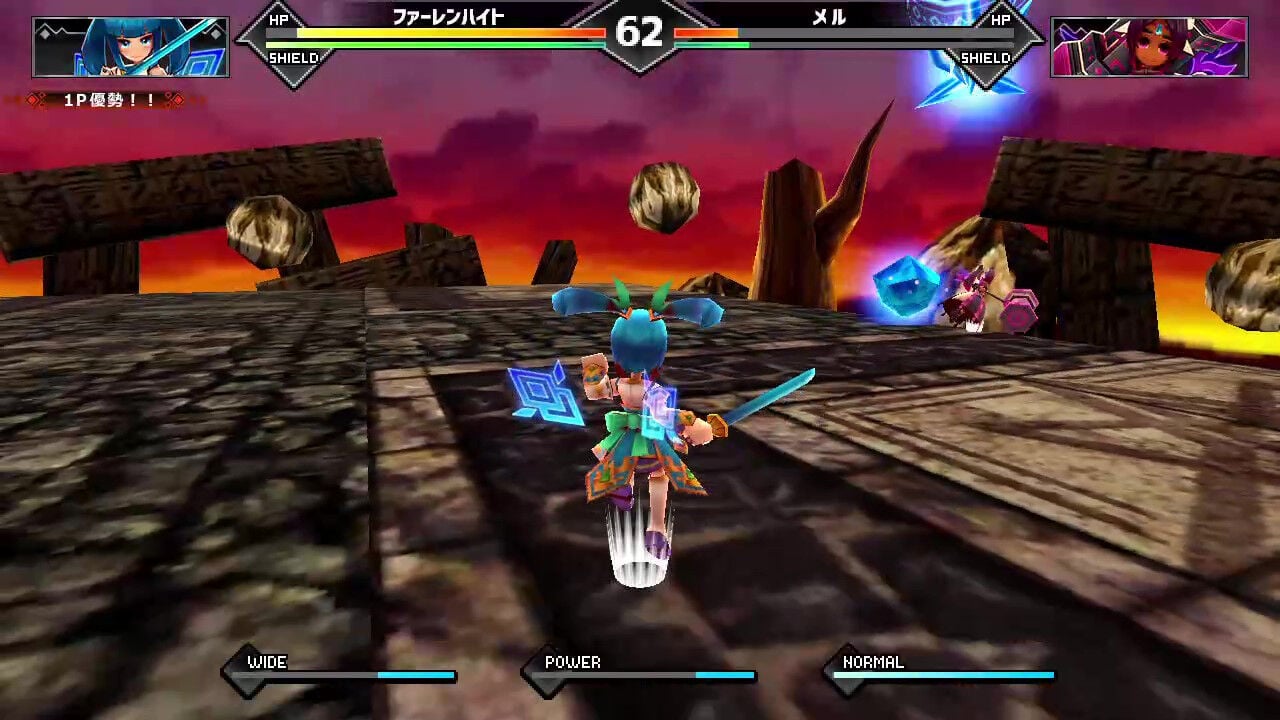The height and width of the screenshot is (720, 1280).
Task: Select the 2P character portrait of Mel
Action: [1148, 44]
